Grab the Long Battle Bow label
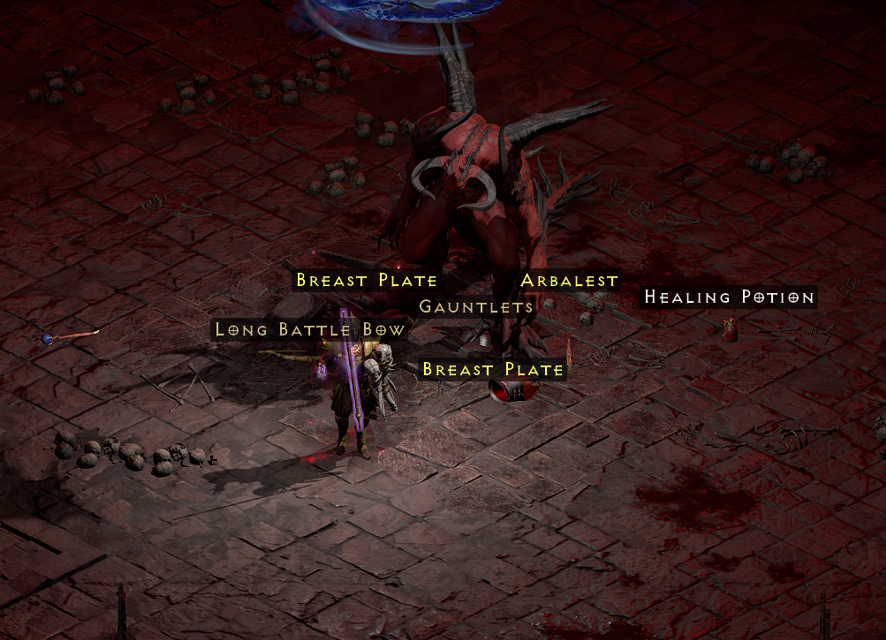Screen dimensions: 886x640 click(310, 330)
